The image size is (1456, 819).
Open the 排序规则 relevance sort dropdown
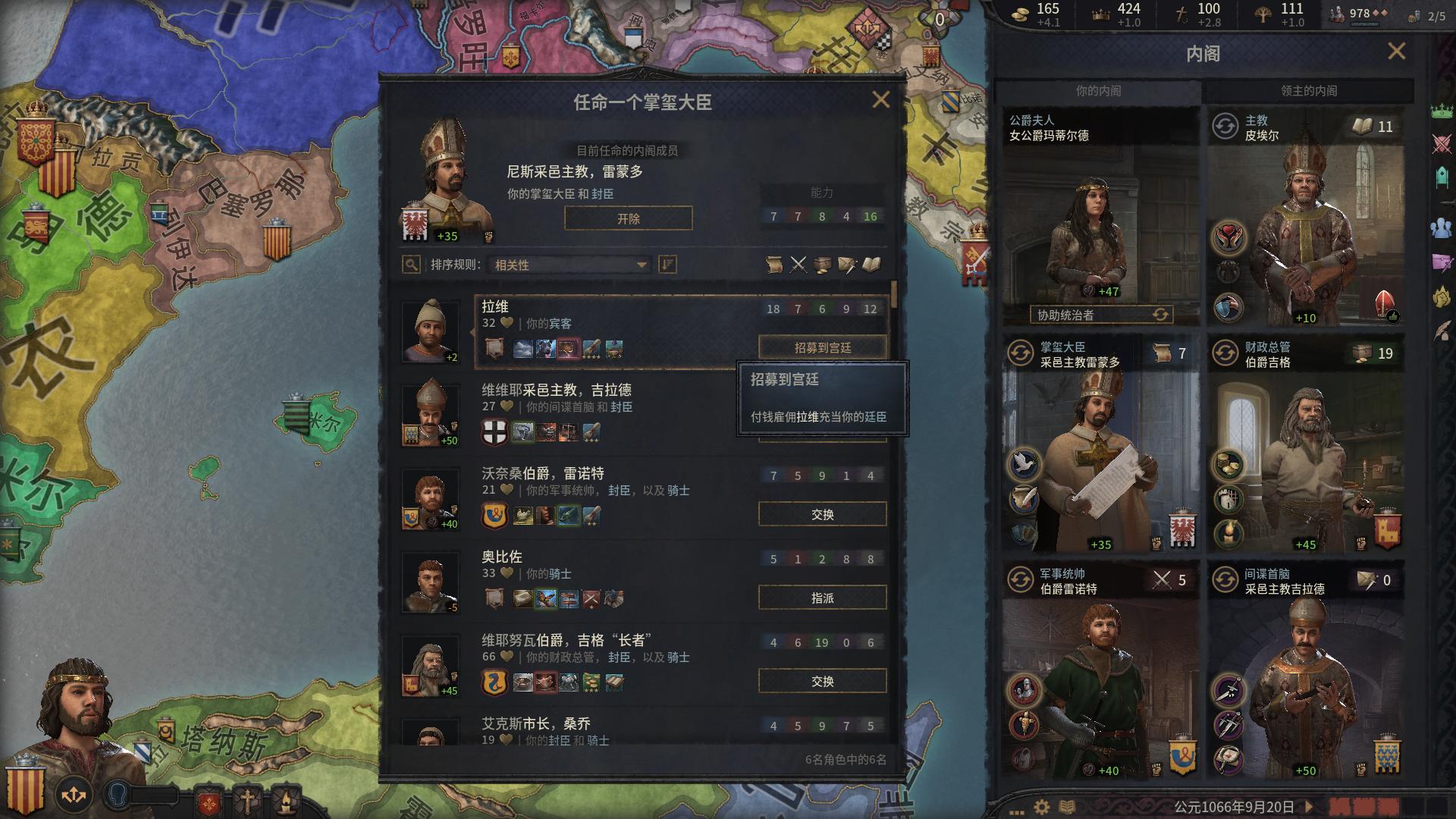(x=567, y=265)
